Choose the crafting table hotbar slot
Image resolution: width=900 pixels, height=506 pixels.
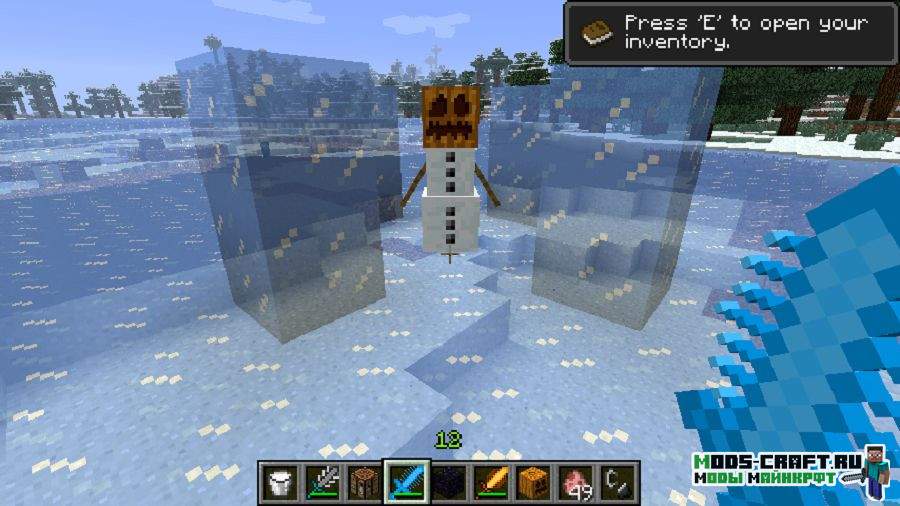(364, 482)
